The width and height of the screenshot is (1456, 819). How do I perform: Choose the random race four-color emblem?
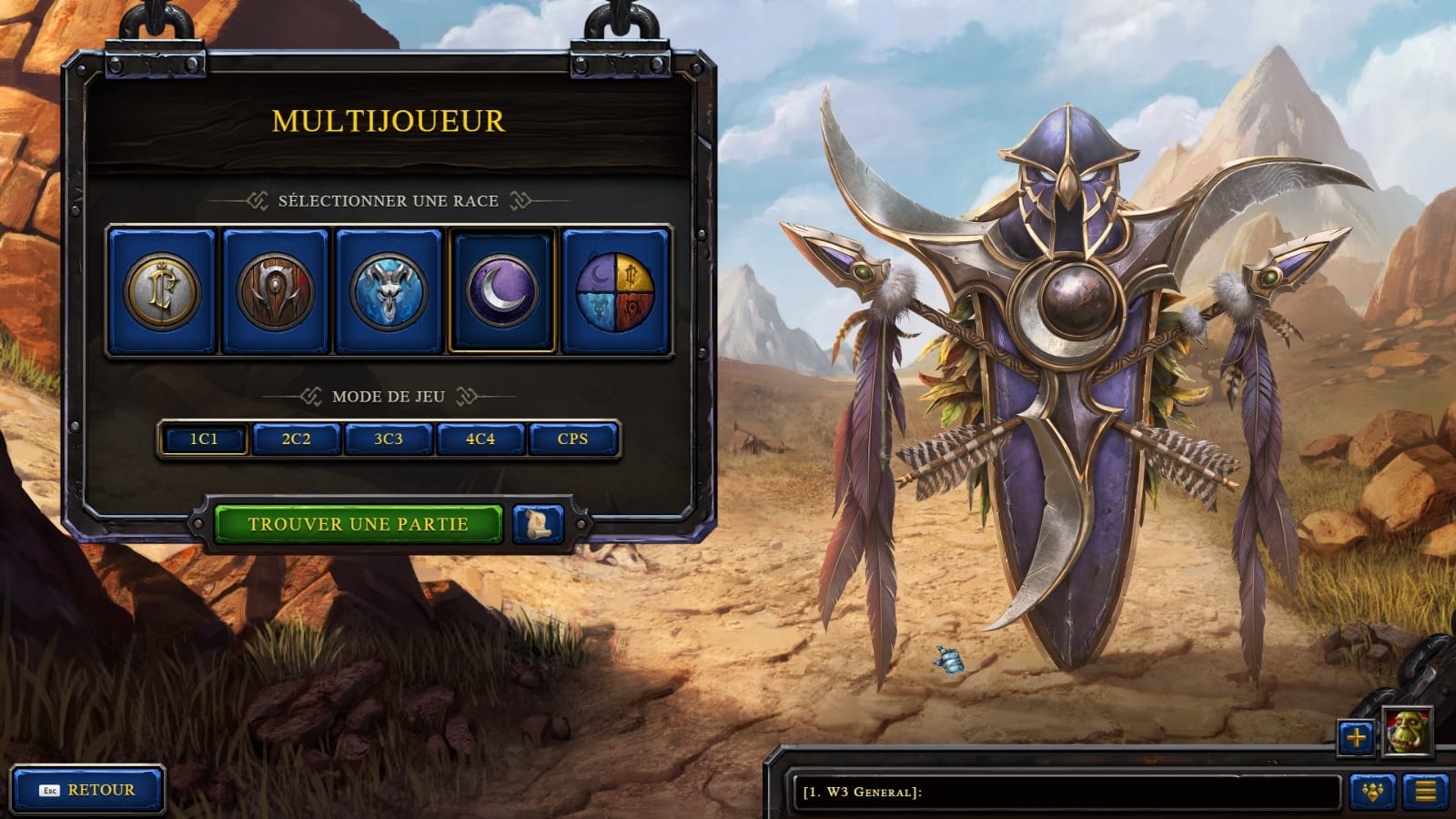pos(615,291)
